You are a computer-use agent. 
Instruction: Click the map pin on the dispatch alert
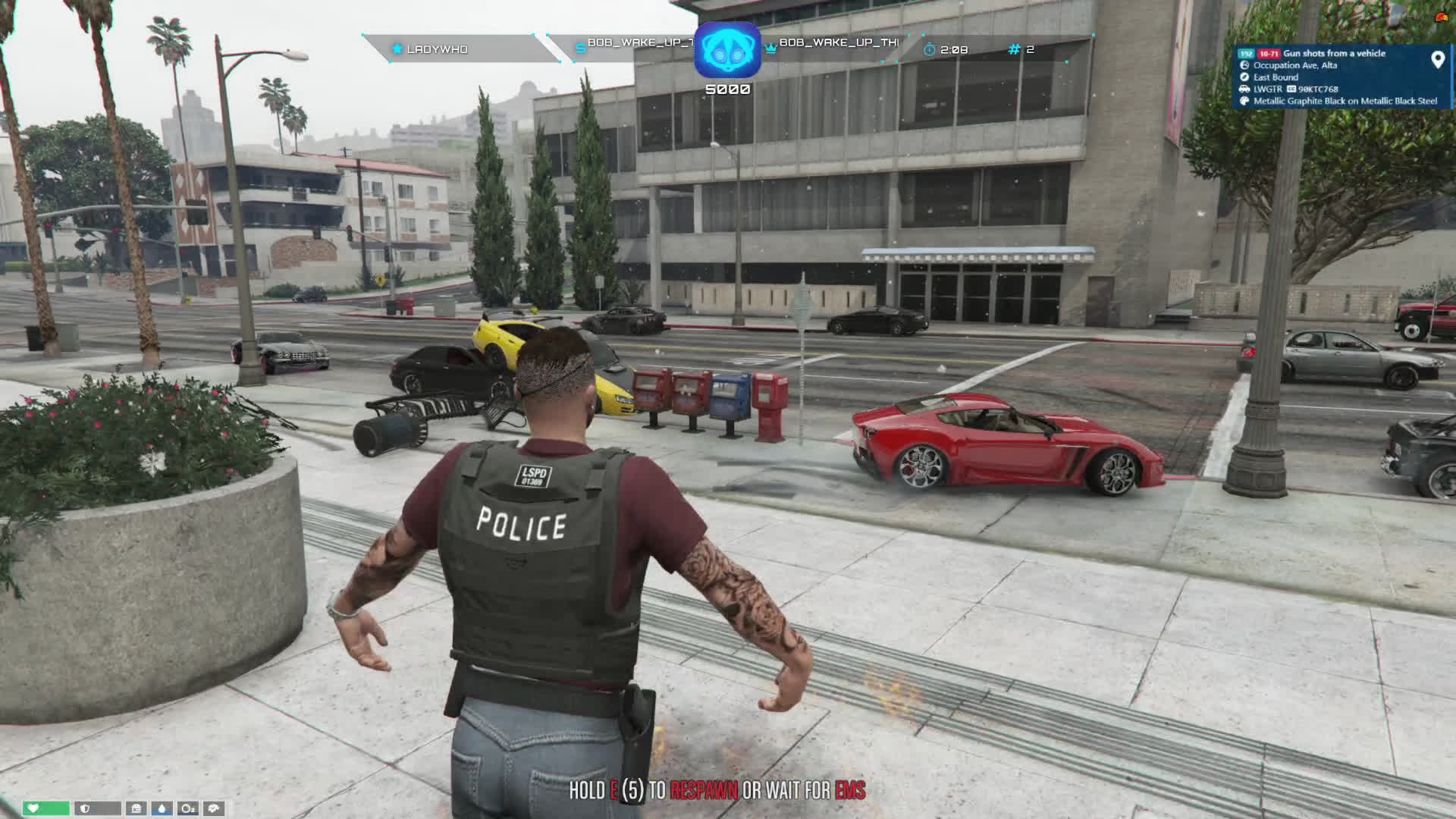[1437, 60]
